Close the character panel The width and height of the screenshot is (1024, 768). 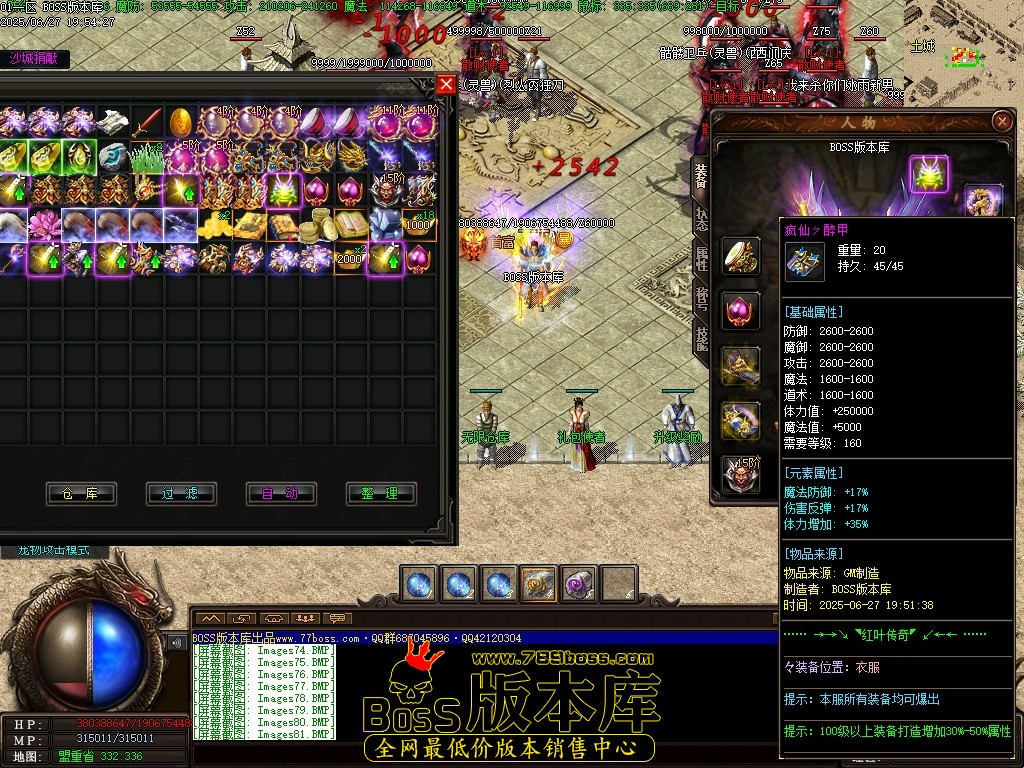pyautogui.click(x=1002, y=121)
